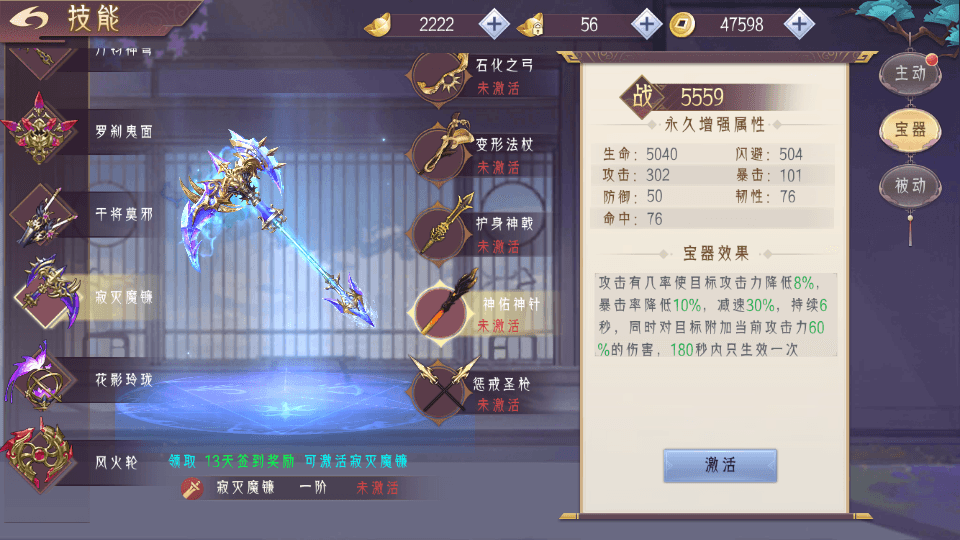Click the 激活 activate button
Viewport: 960px width, 540px height.
click(x=720, y=465)
